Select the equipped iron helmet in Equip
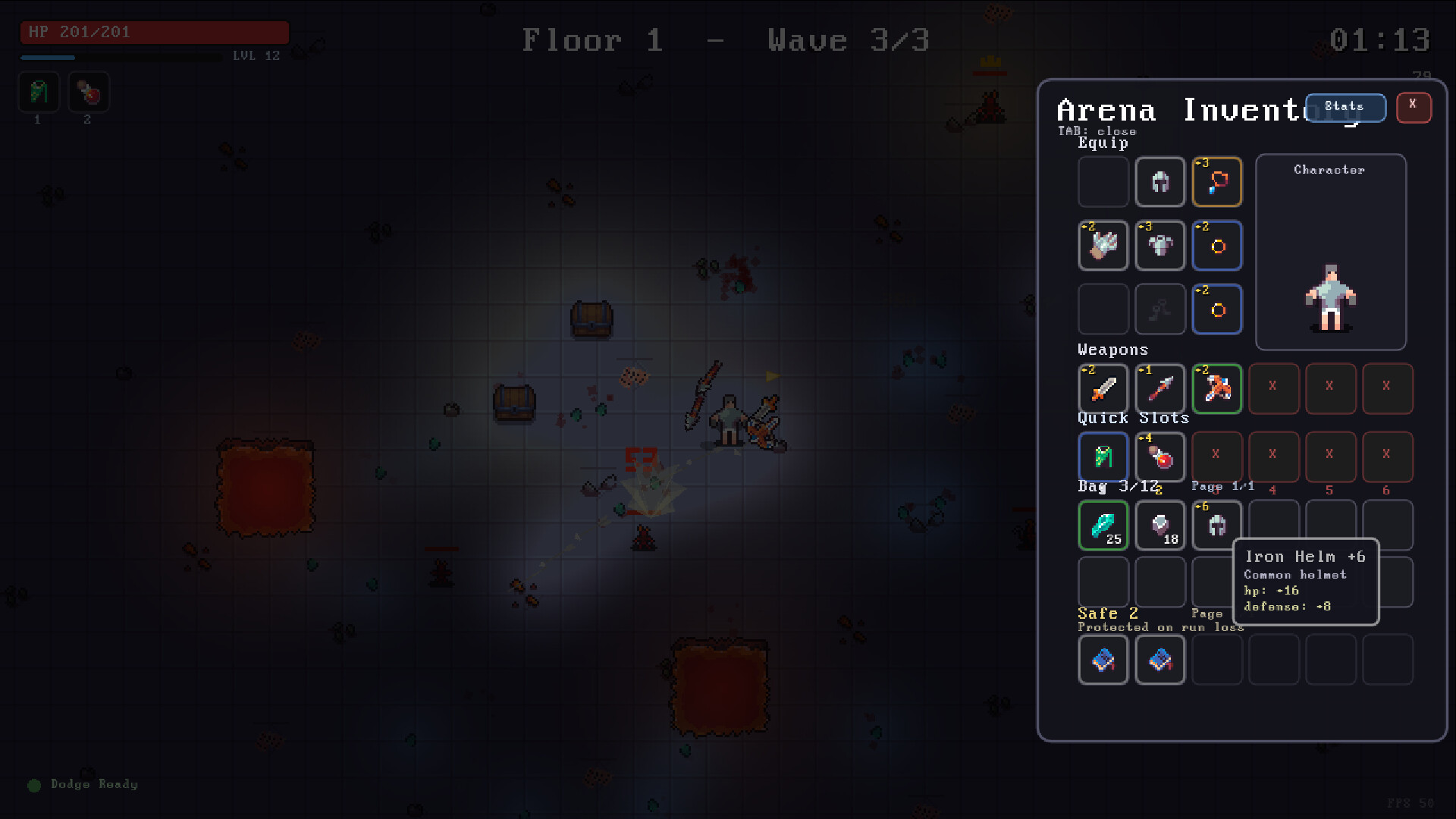This screenshot has width=1456, height=819. [x=1160, y=182]
